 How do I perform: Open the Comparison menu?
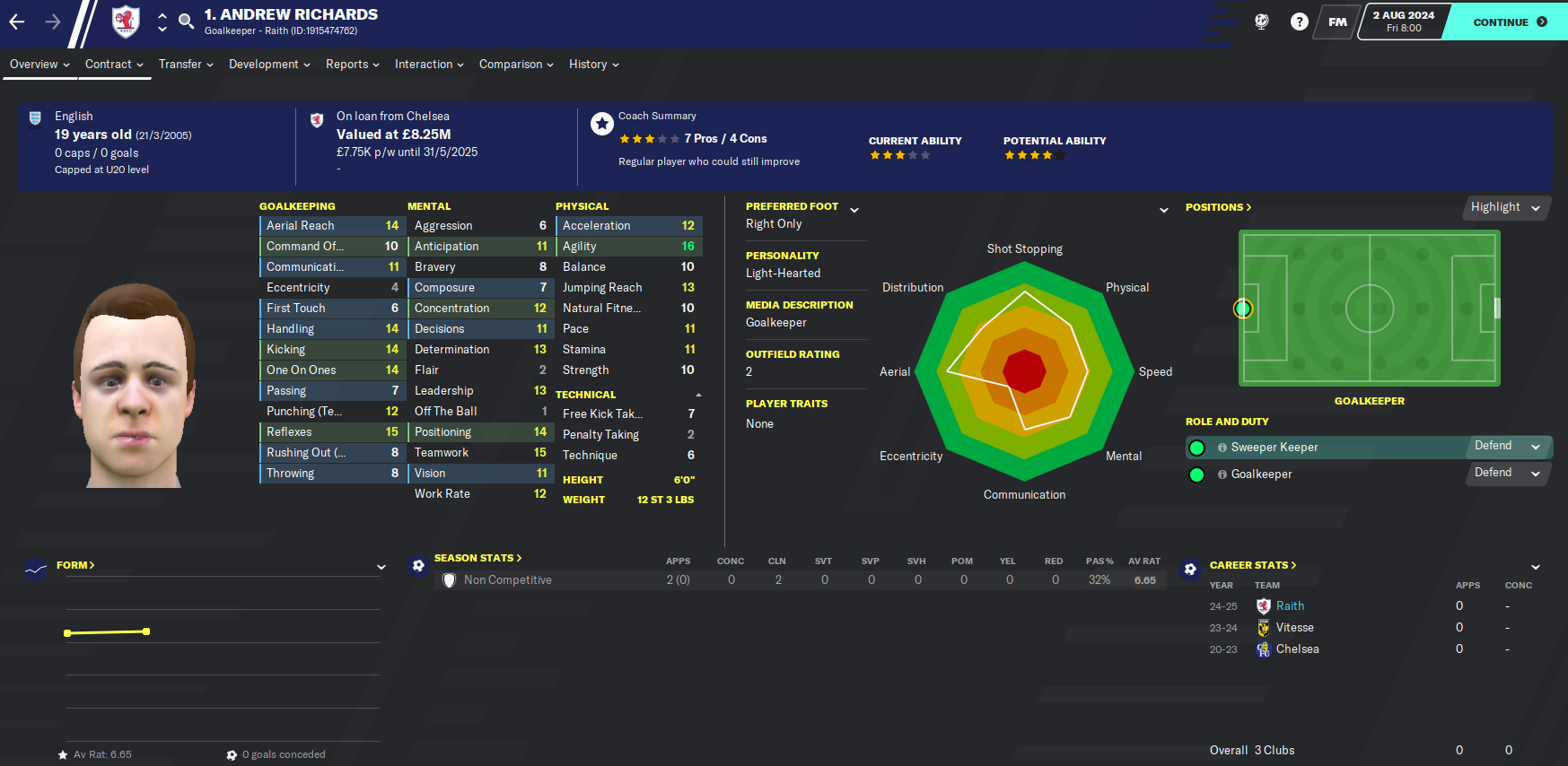pos(516,65)
